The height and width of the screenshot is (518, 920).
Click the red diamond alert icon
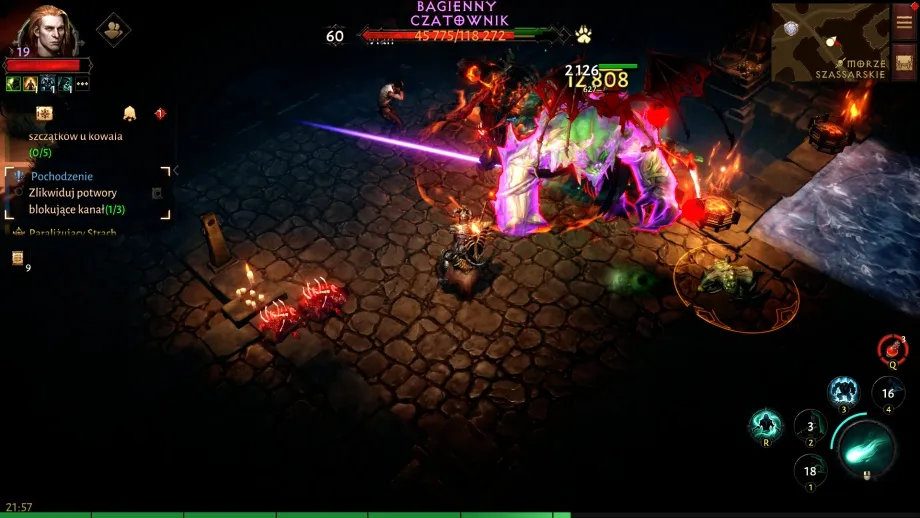tap(160, 114)
